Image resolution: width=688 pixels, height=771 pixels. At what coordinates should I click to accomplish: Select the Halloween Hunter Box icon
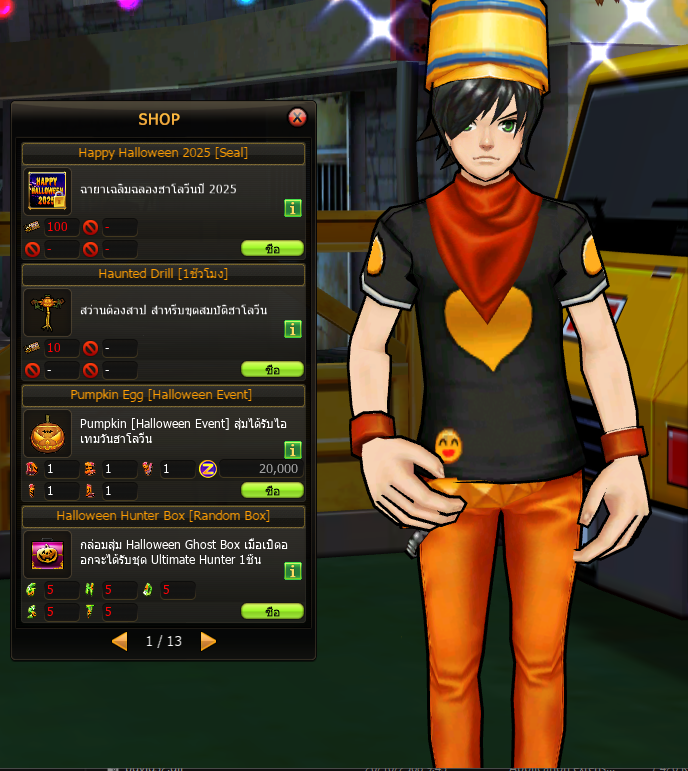[x=47, y=554]
